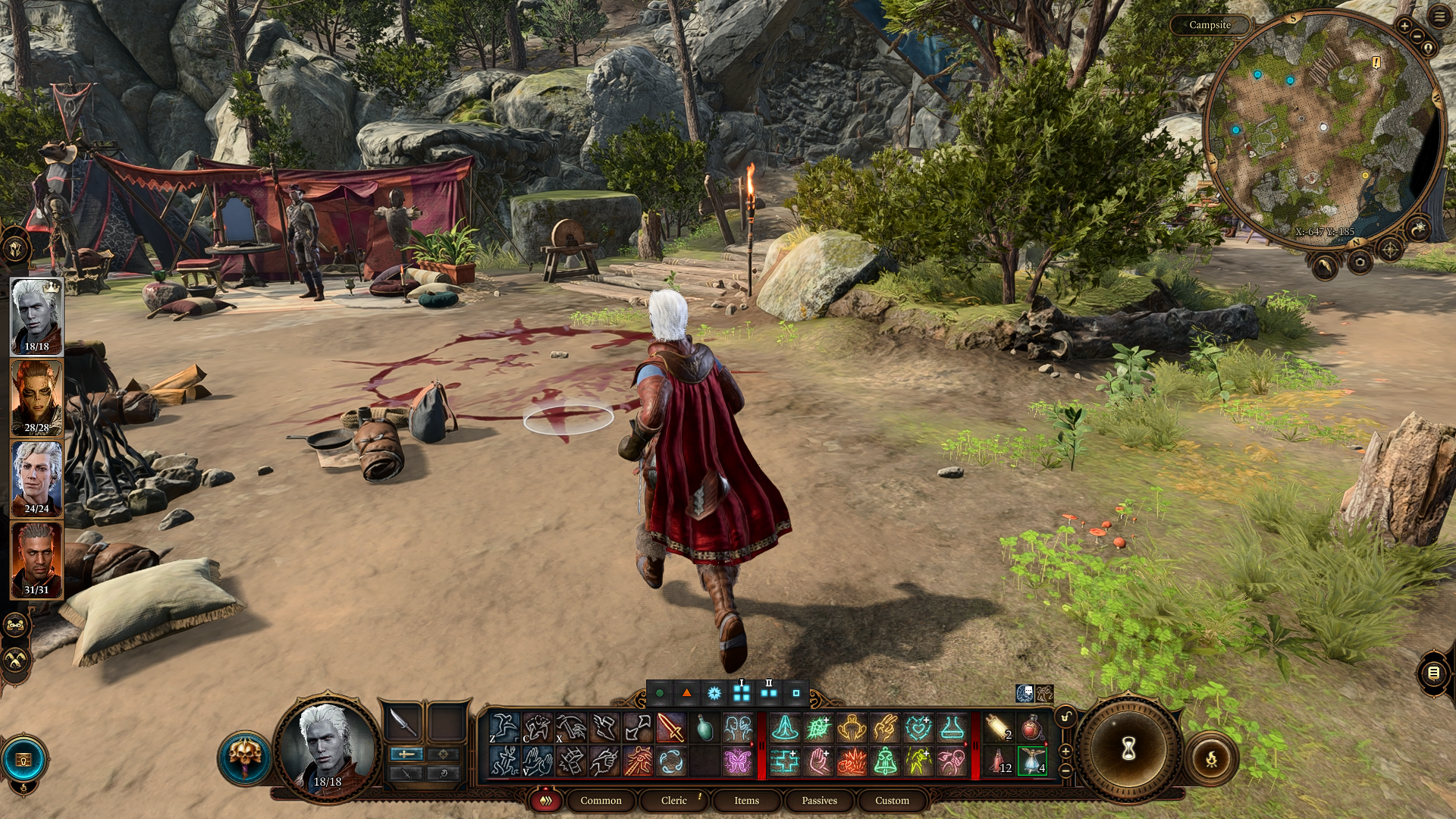Open the campfire rest button

coord(1211,758)
